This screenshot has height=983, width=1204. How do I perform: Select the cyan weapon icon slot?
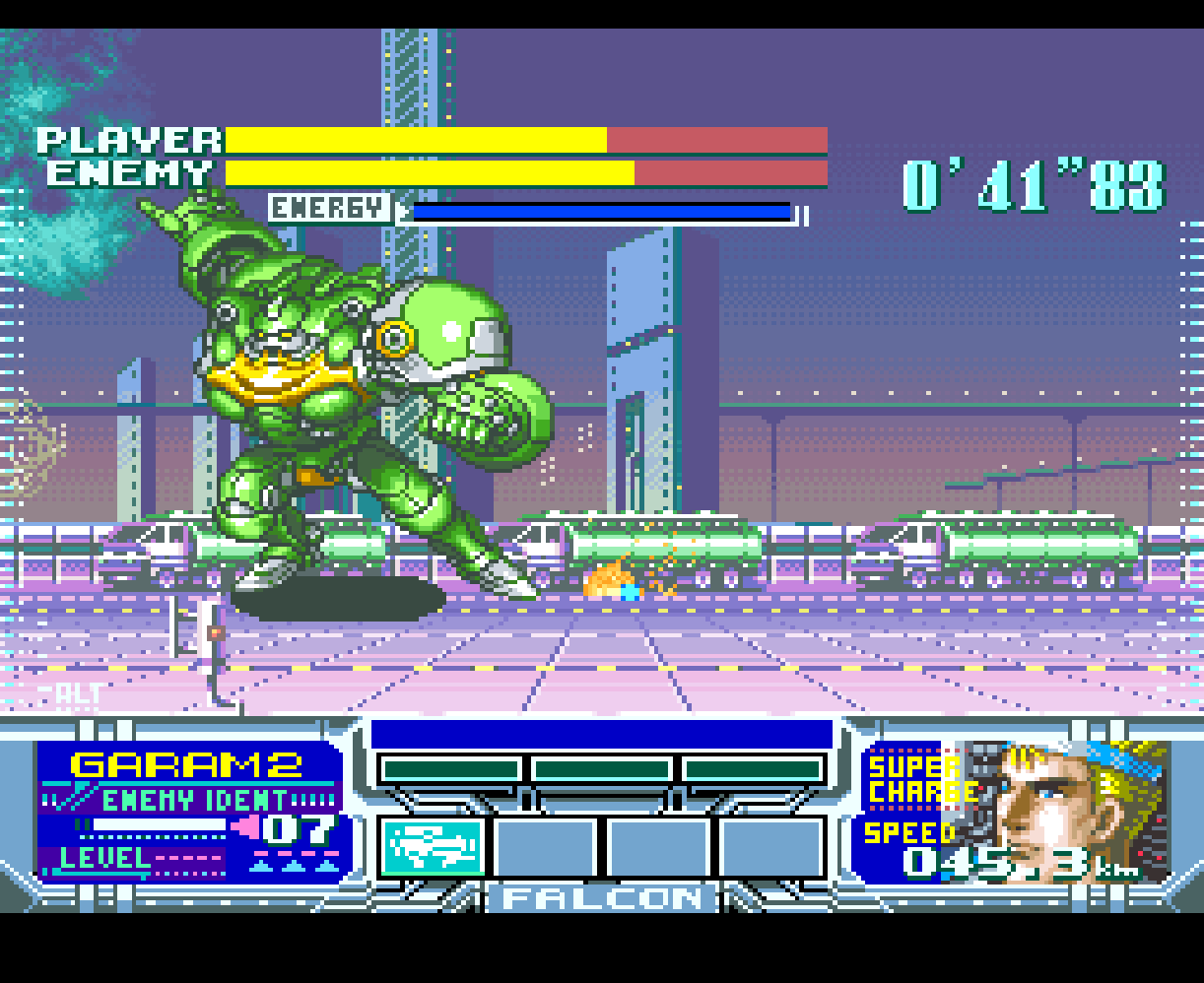tap(433, 847)
